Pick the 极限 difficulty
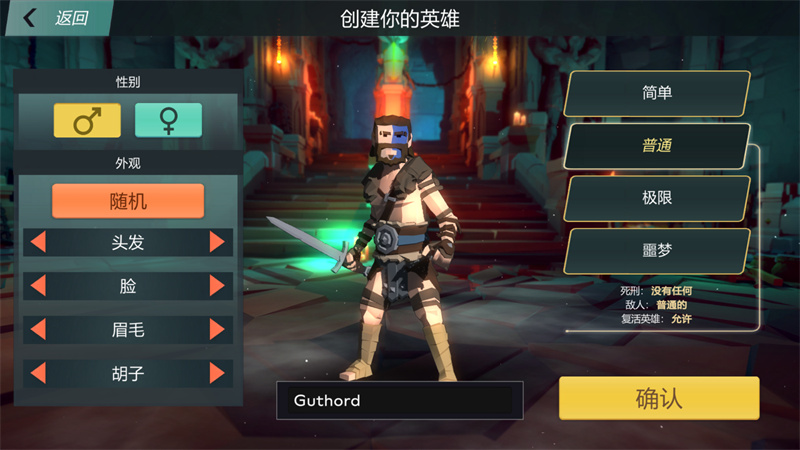Screen dimensions: 800x450 pos(657,198)
